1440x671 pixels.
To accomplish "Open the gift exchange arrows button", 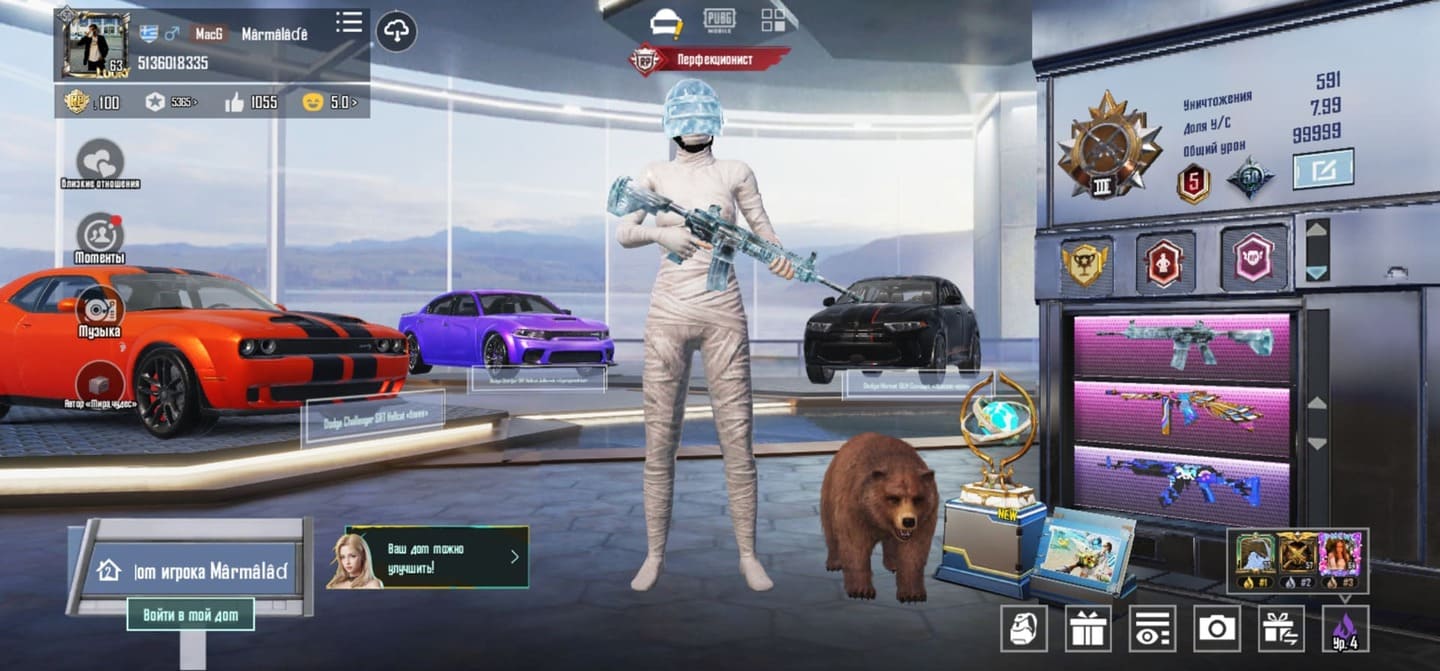I will coord(1281,628).
